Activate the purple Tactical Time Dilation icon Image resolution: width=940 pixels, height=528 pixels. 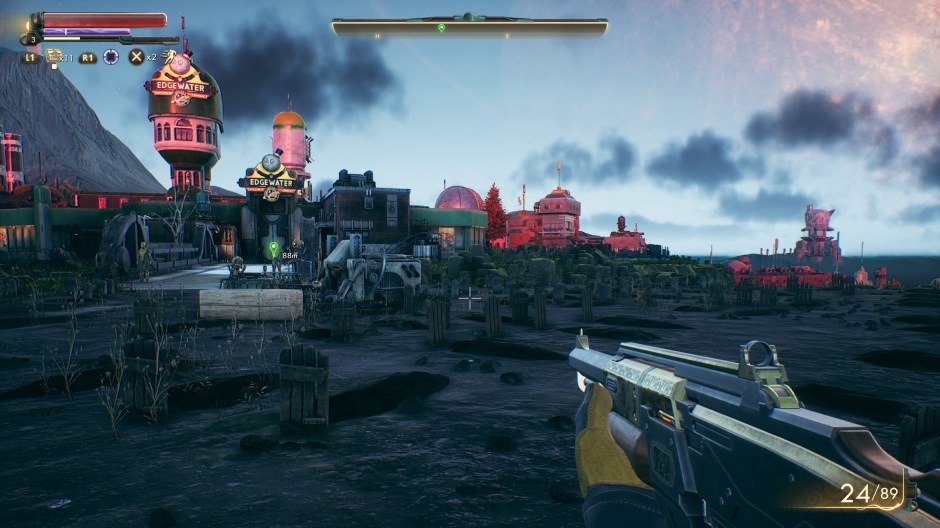(x=111, y=57)
